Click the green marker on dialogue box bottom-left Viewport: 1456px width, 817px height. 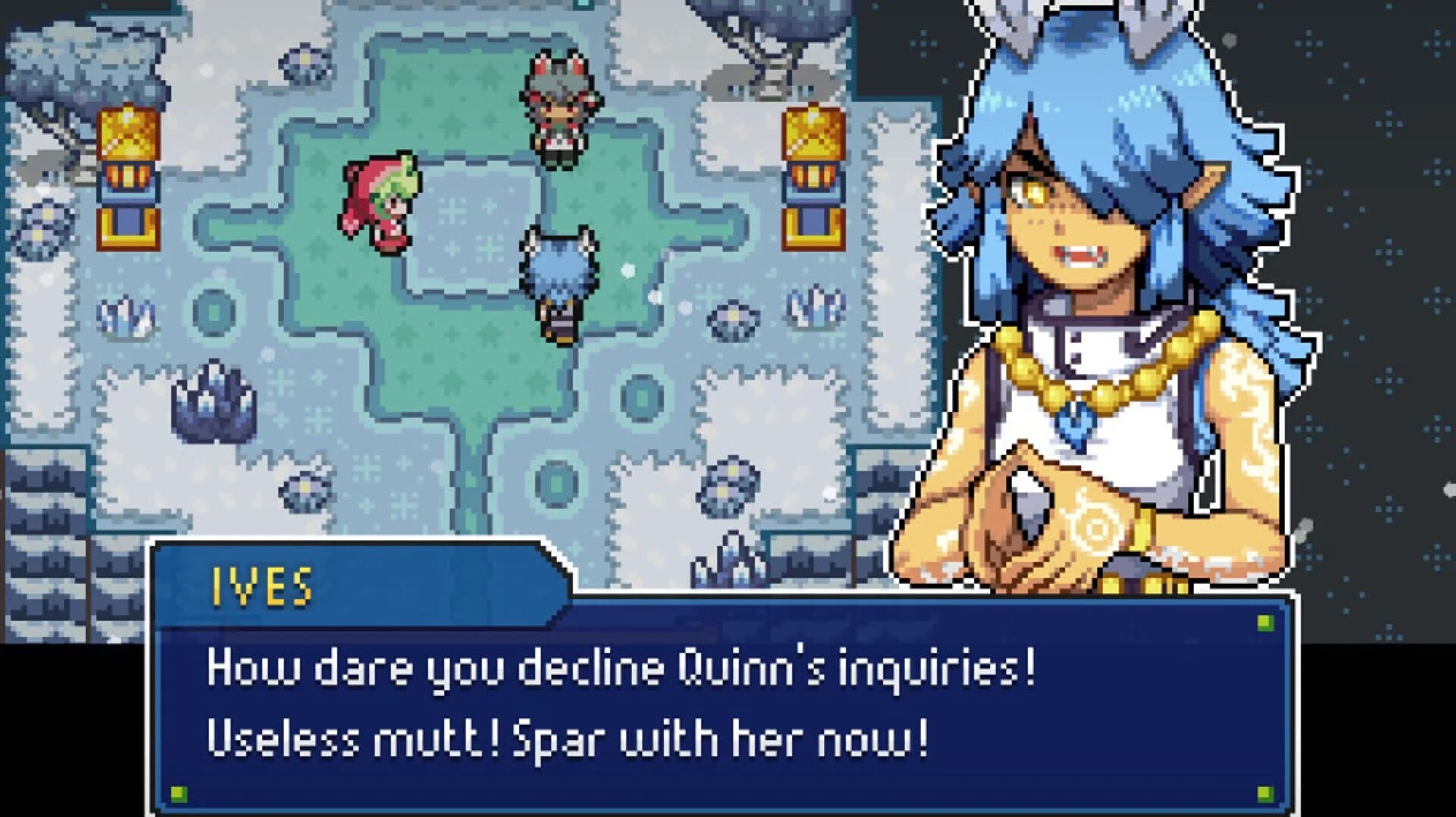(180, 794)
